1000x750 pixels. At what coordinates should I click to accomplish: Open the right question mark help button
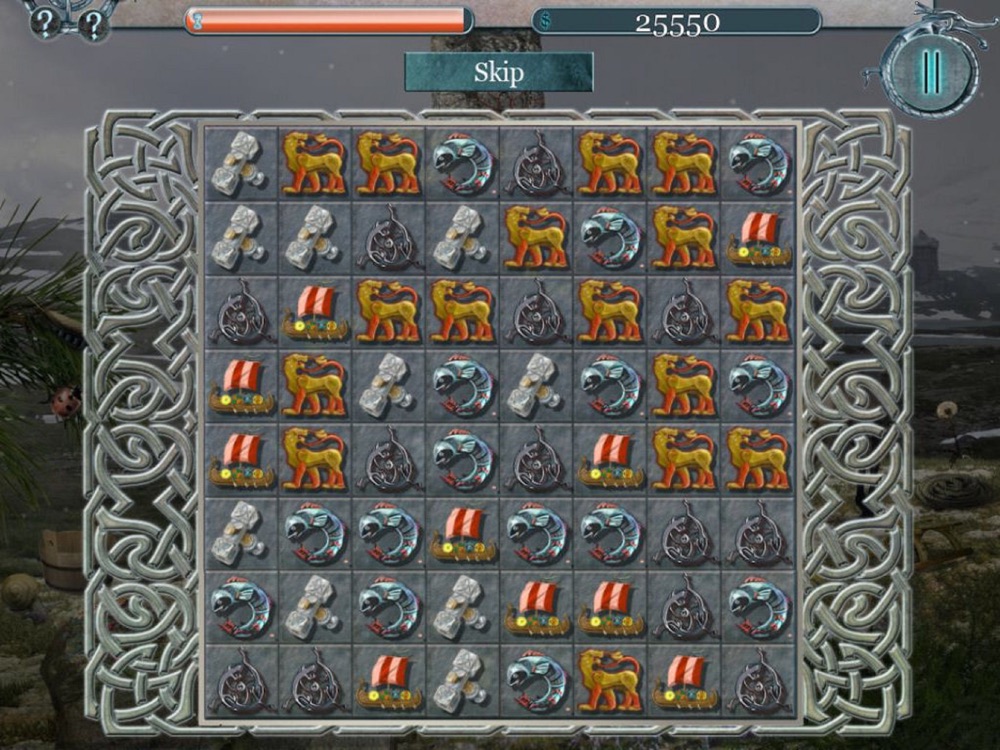[93, 25]
